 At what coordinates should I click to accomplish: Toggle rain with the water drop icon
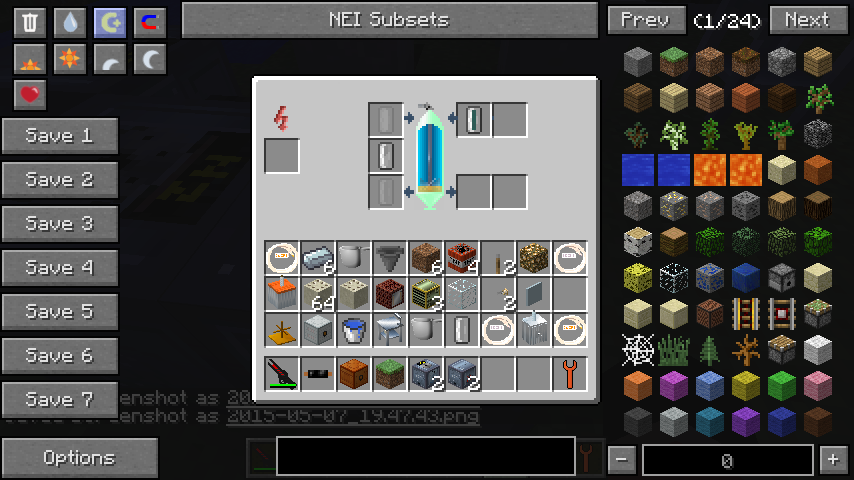[70, 22]
